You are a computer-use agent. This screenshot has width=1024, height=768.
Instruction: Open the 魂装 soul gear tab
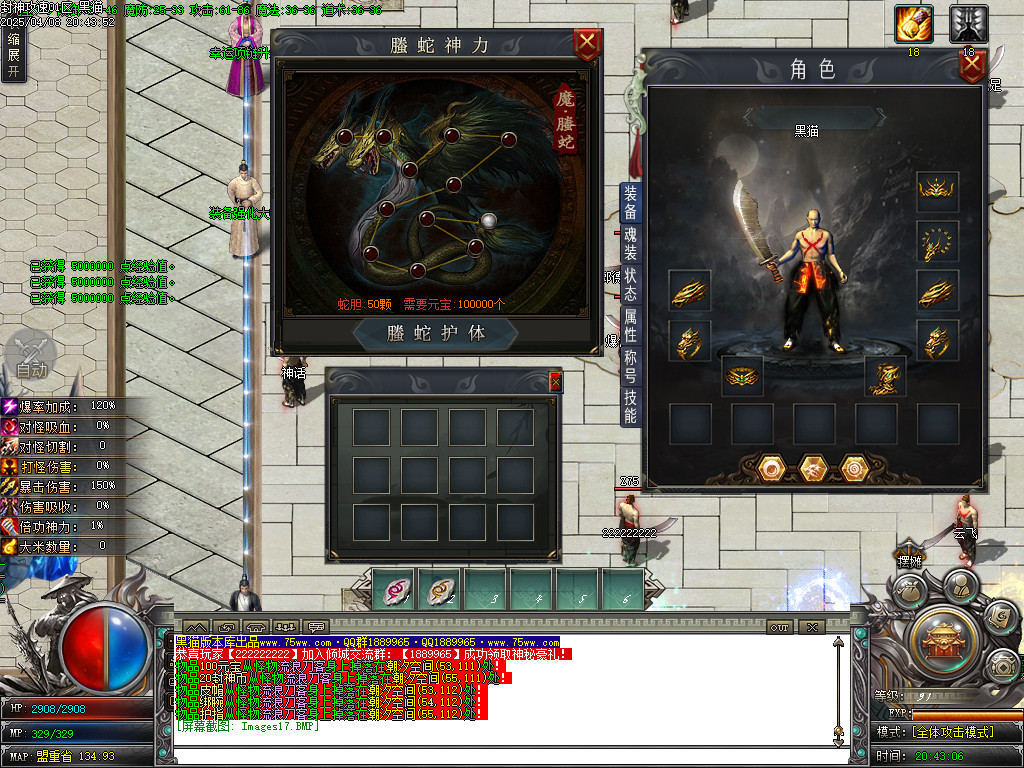point(630,245)
